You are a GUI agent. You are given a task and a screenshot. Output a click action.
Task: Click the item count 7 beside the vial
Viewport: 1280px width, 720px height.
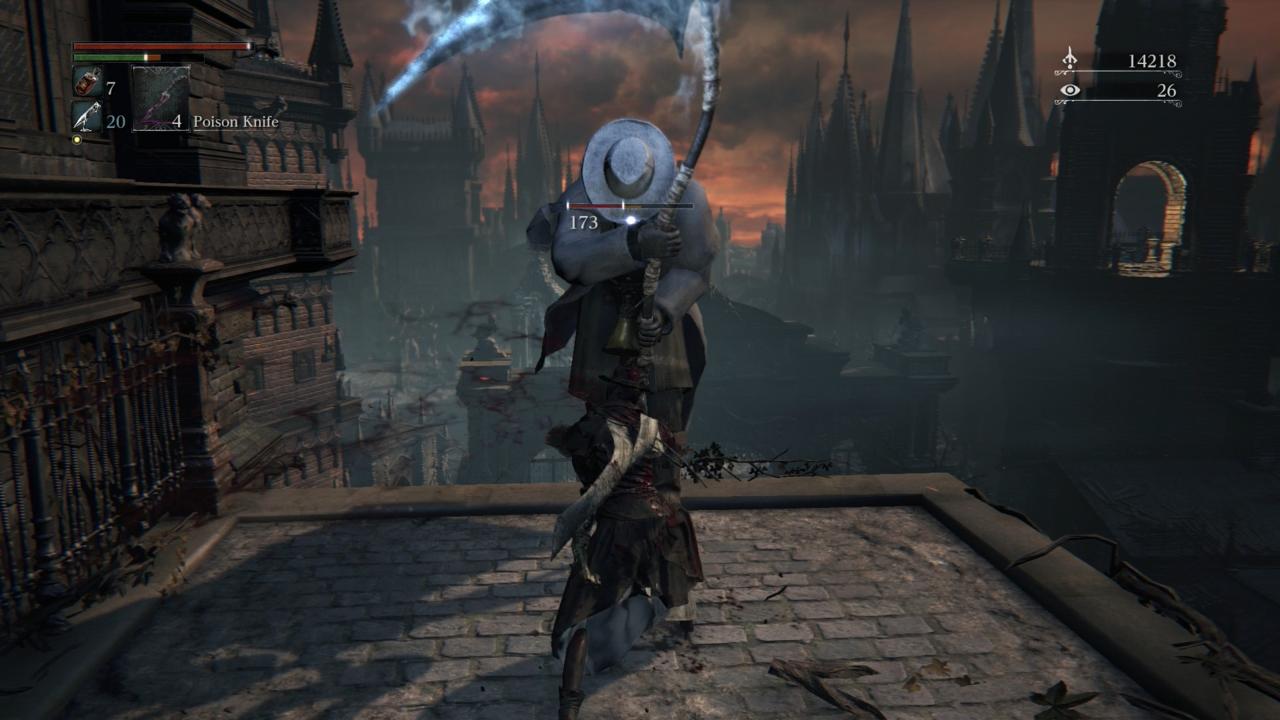tap(110, 87)
